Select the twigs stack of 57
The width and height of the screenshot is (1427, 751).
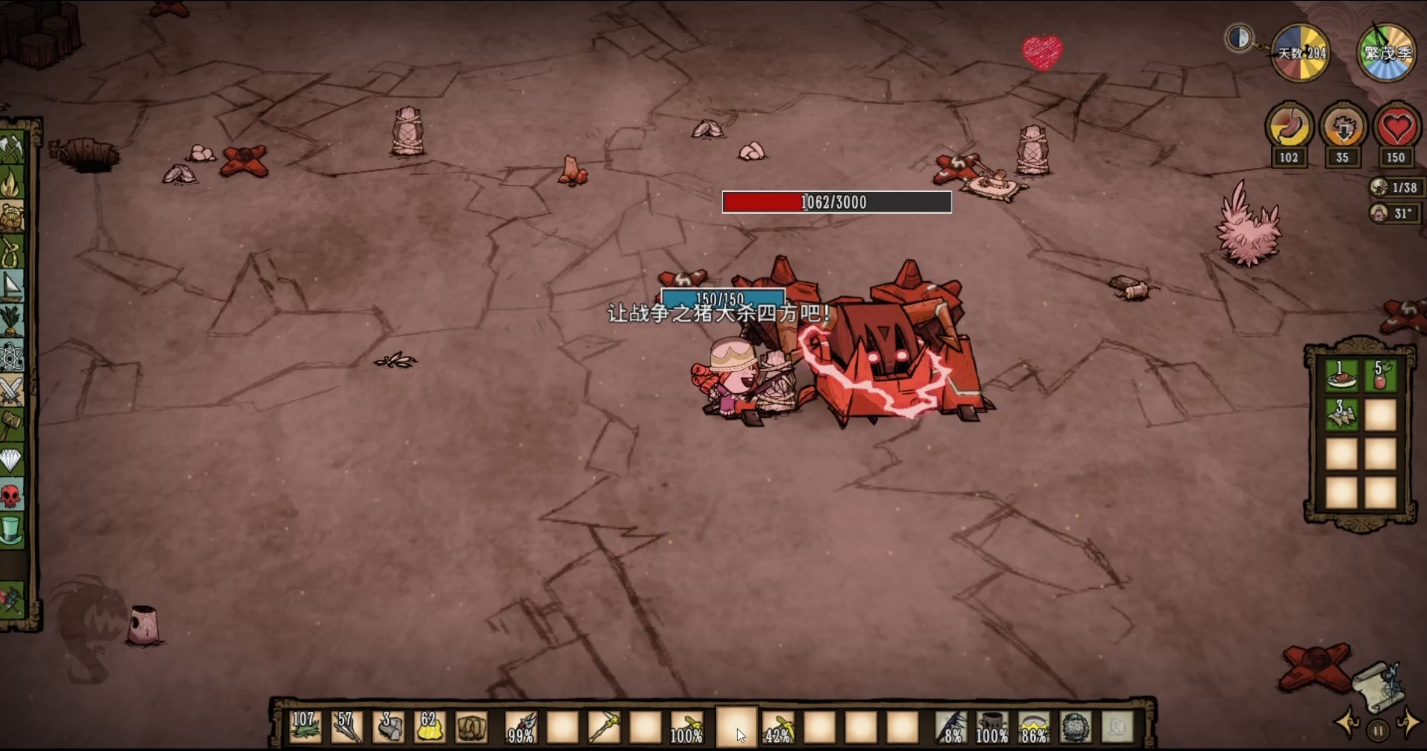[x=347, y=726]
